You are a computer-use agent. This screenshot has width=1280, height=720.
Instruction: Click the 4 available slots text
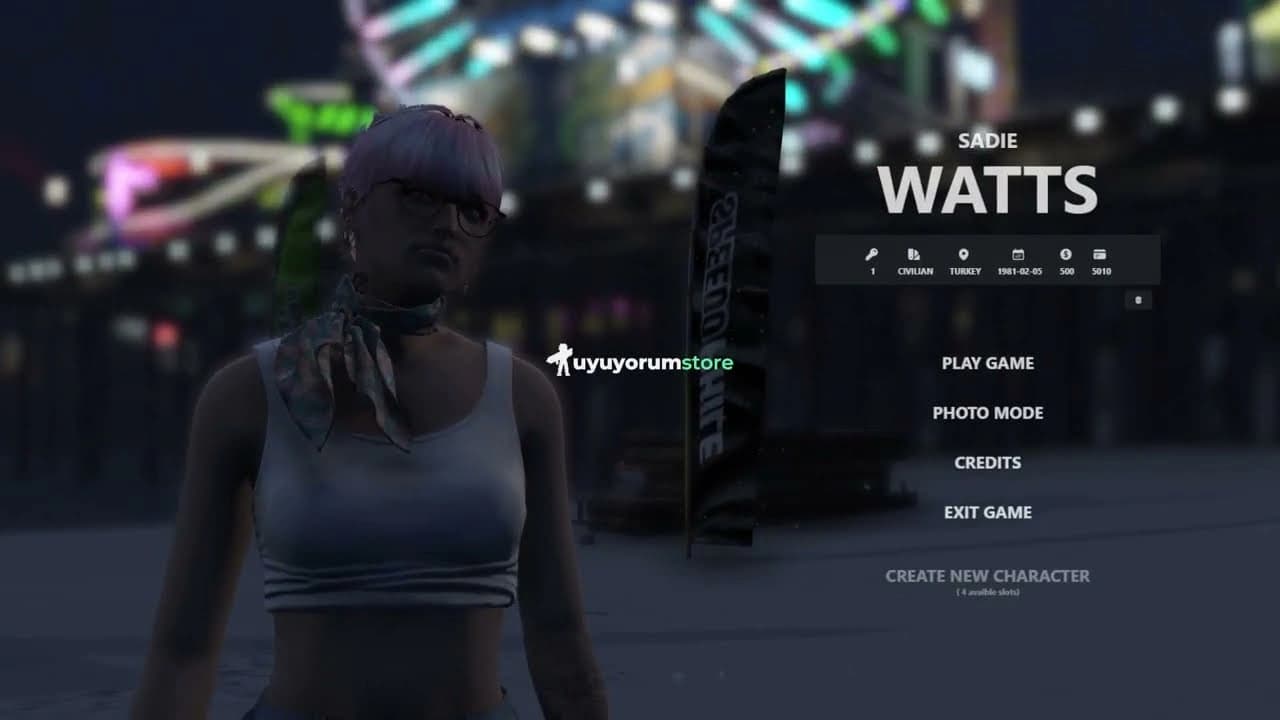pos(988,590)
